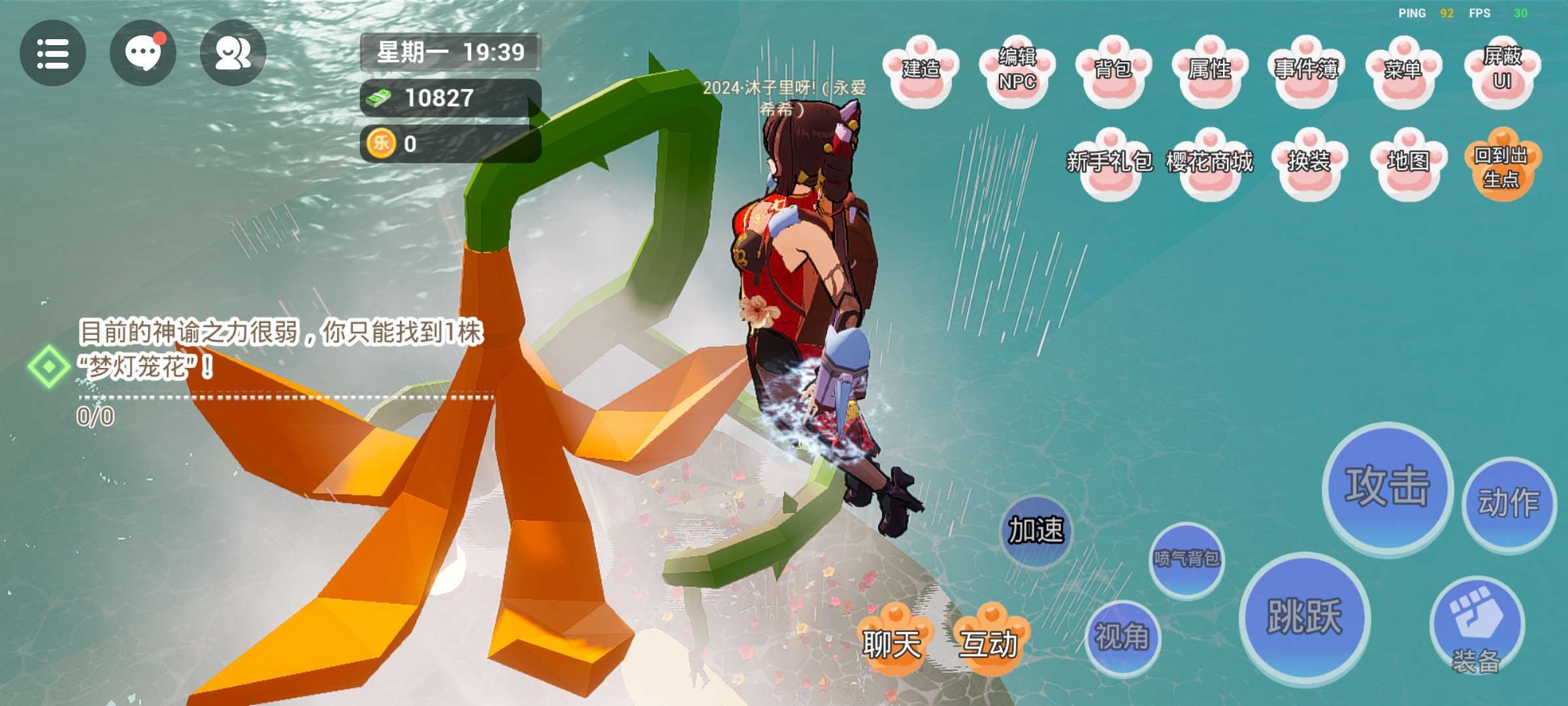Image resolution: width=1568 pixels, height=706 pixels.
Task: Tap the 攻击 attack button
Action: tap(1387, 488)
